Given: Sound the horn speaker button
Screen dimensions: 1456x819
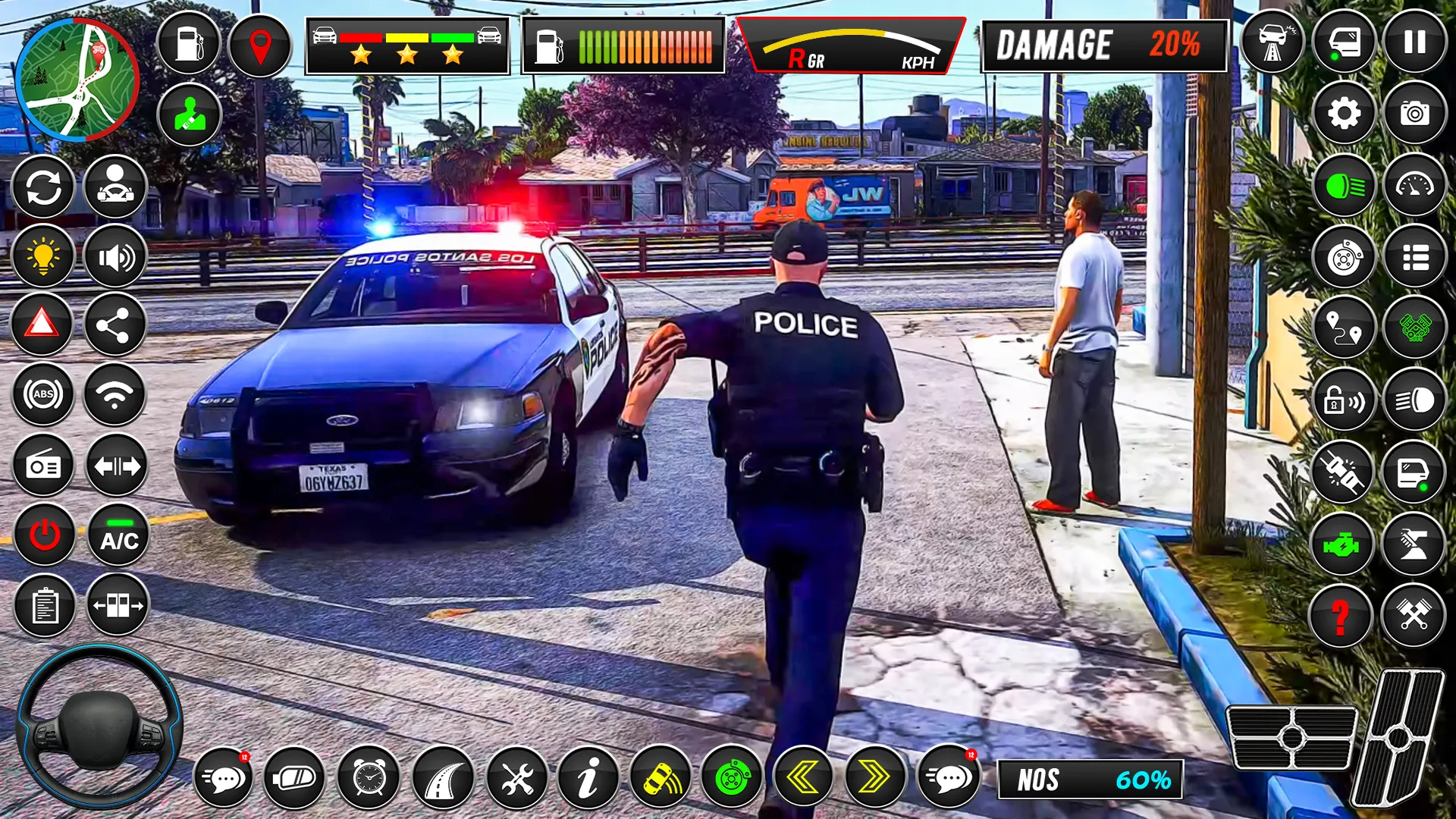Looking at the screenshot, I should pyautogui.click(x=115, y=258).
